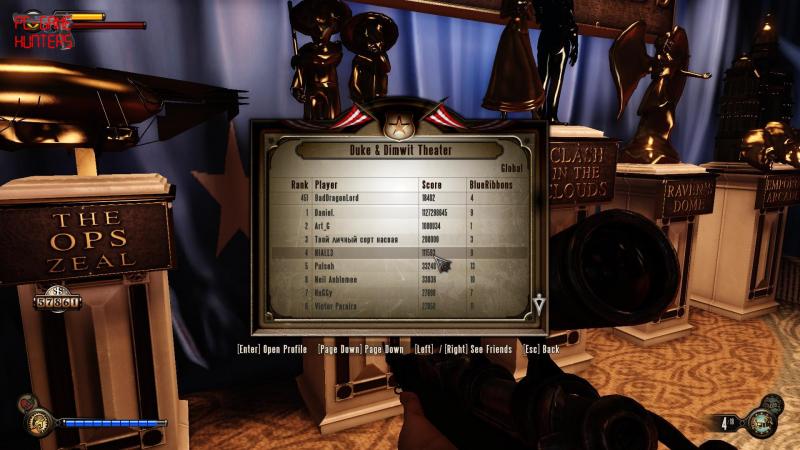Click the BlueRibbons column header

tap(490, 185)
